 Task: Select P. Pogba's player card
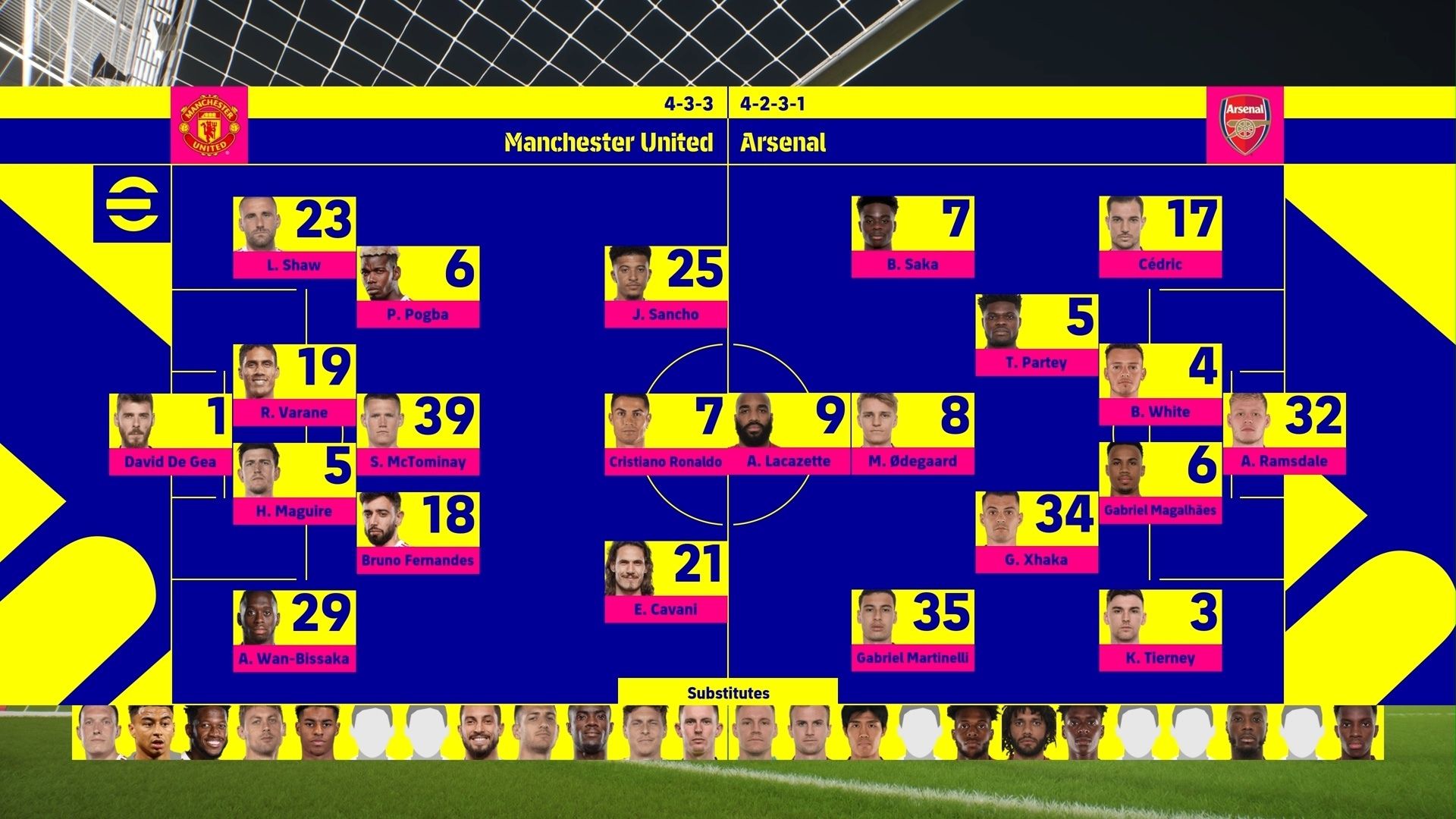[x=418, y=287]
